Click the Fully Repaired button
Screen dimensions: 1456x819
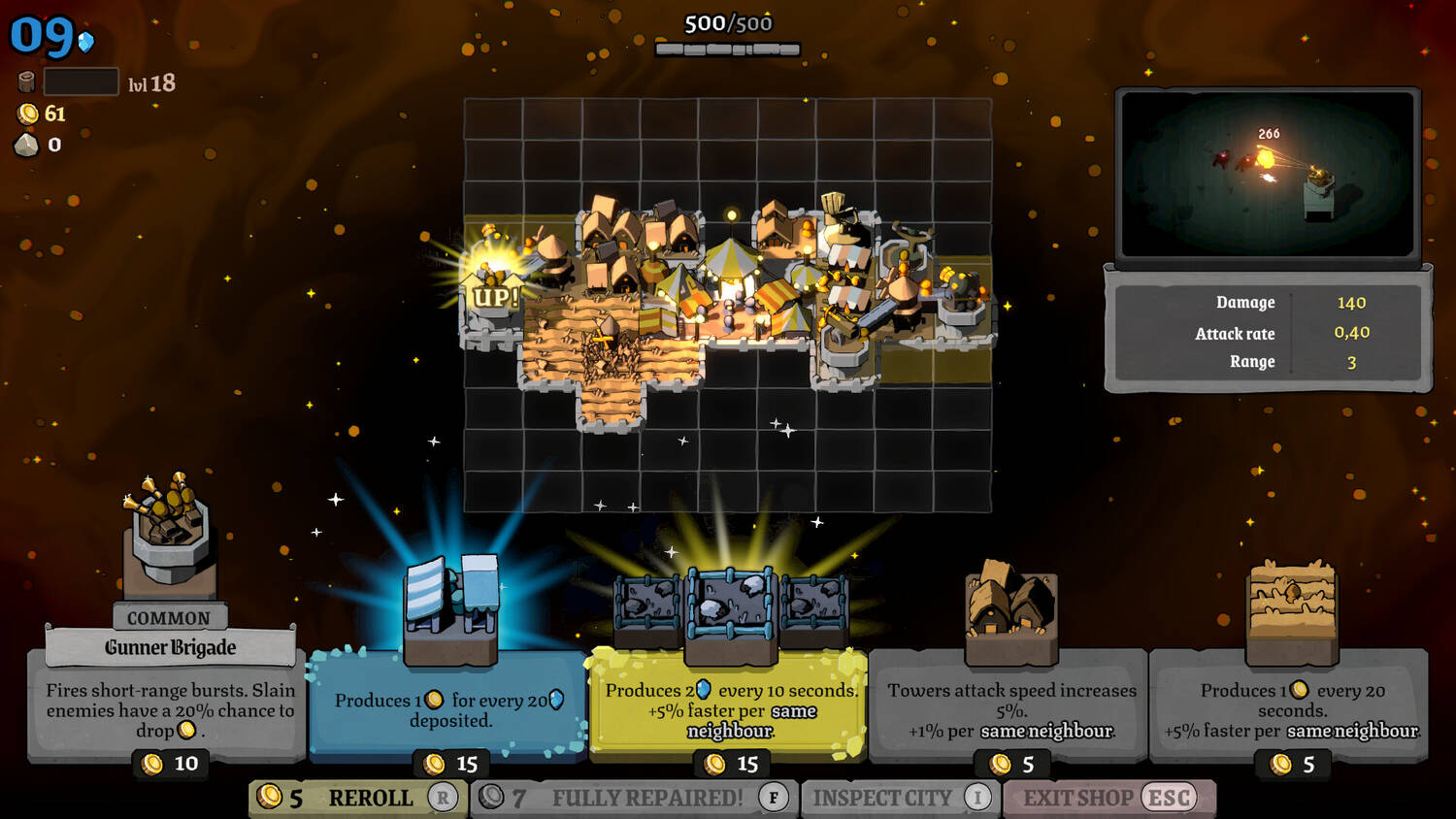(x=636, y=798)
